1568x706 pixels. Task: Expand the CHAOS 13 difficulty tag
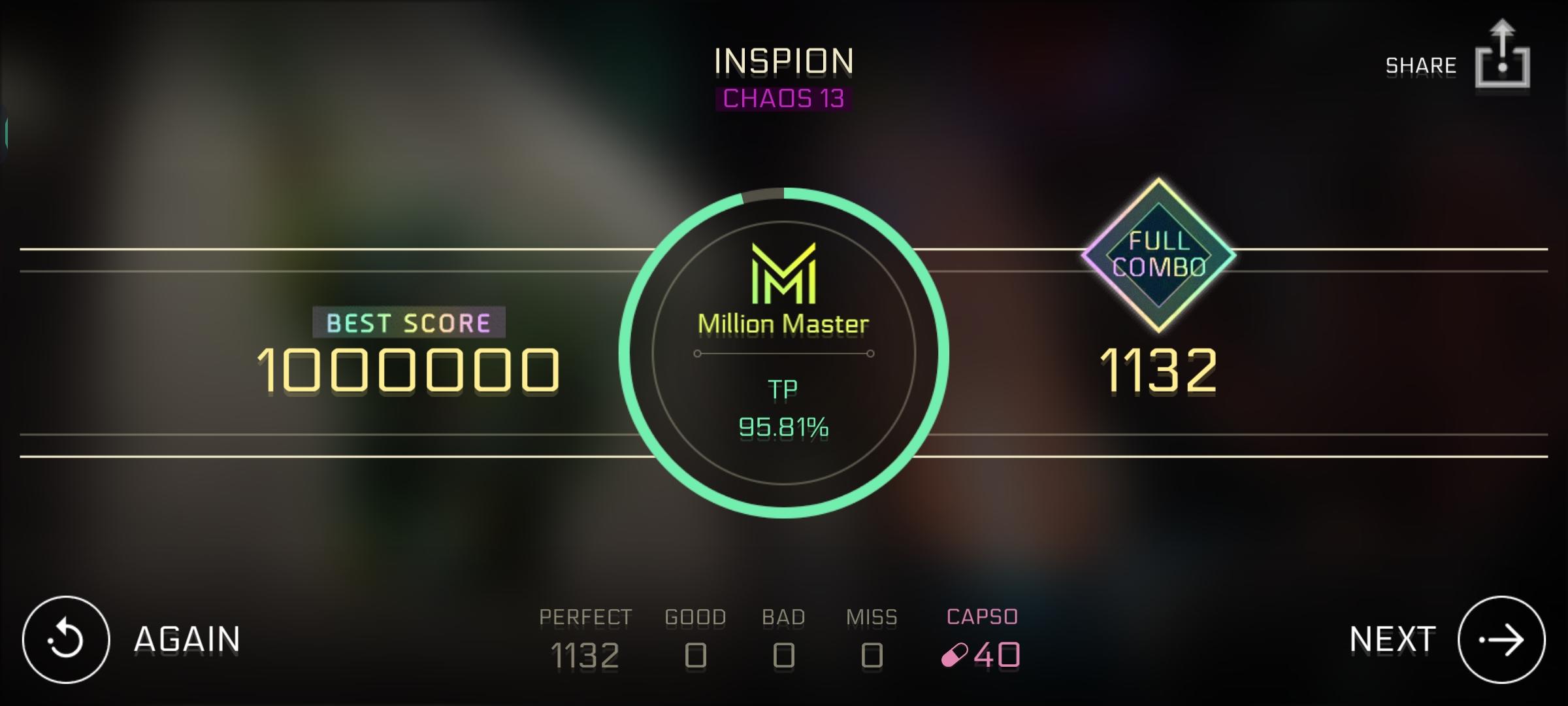tap(783, 99)
